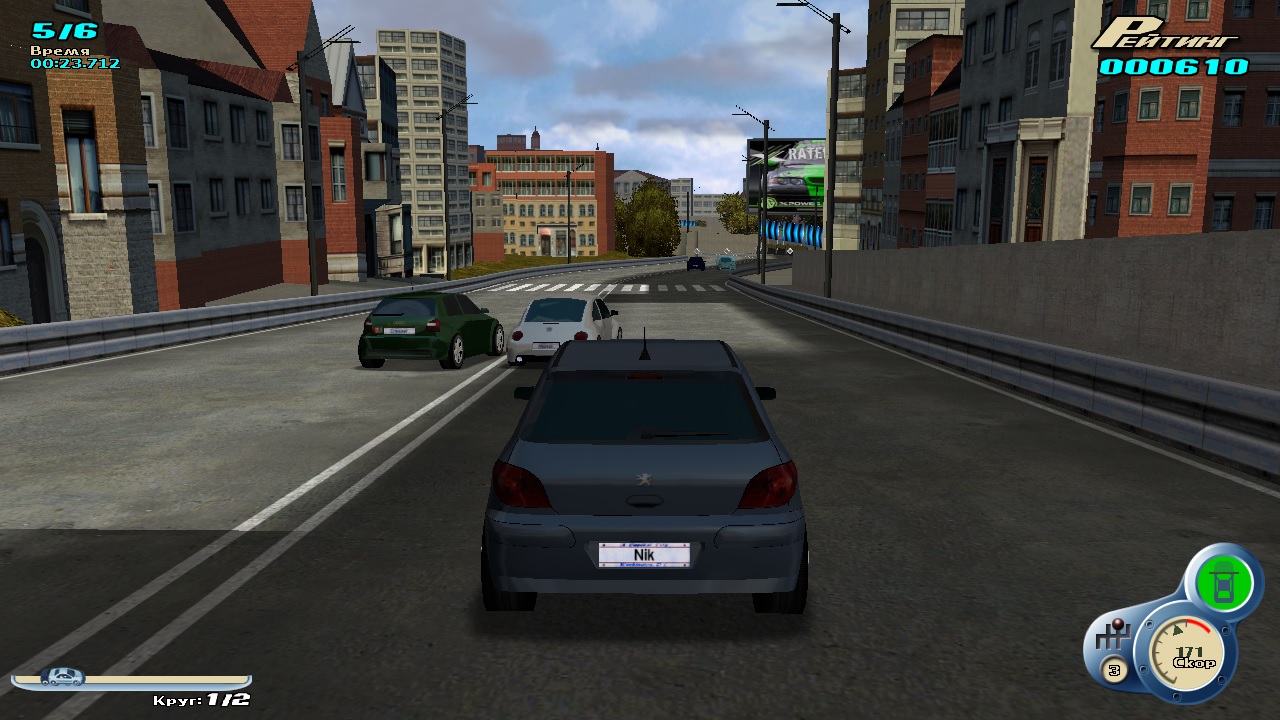Select the car marker on lap progress bar
1280x720 pixels.
(x=62, y=677)
